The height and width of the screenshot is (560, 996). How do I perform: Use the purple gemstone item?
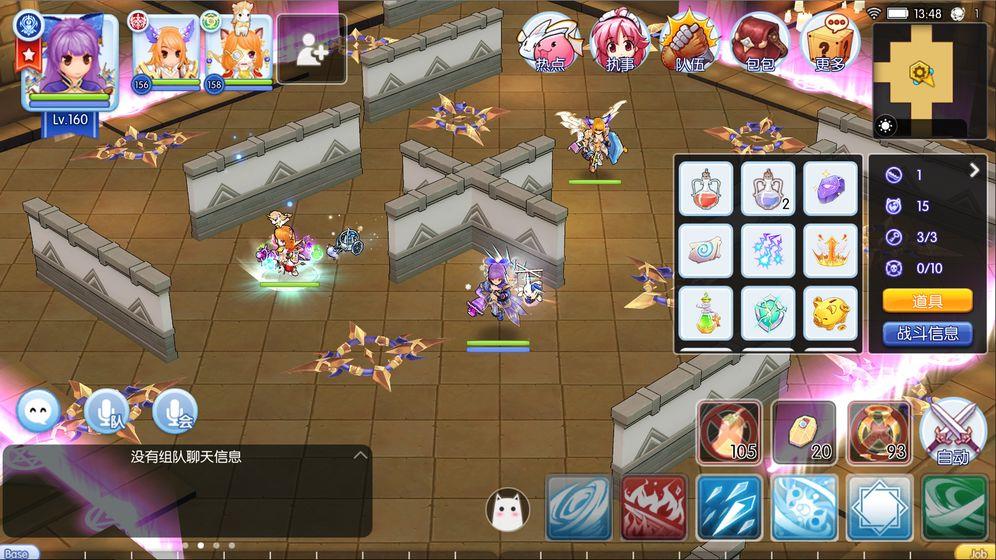[831, 188]
